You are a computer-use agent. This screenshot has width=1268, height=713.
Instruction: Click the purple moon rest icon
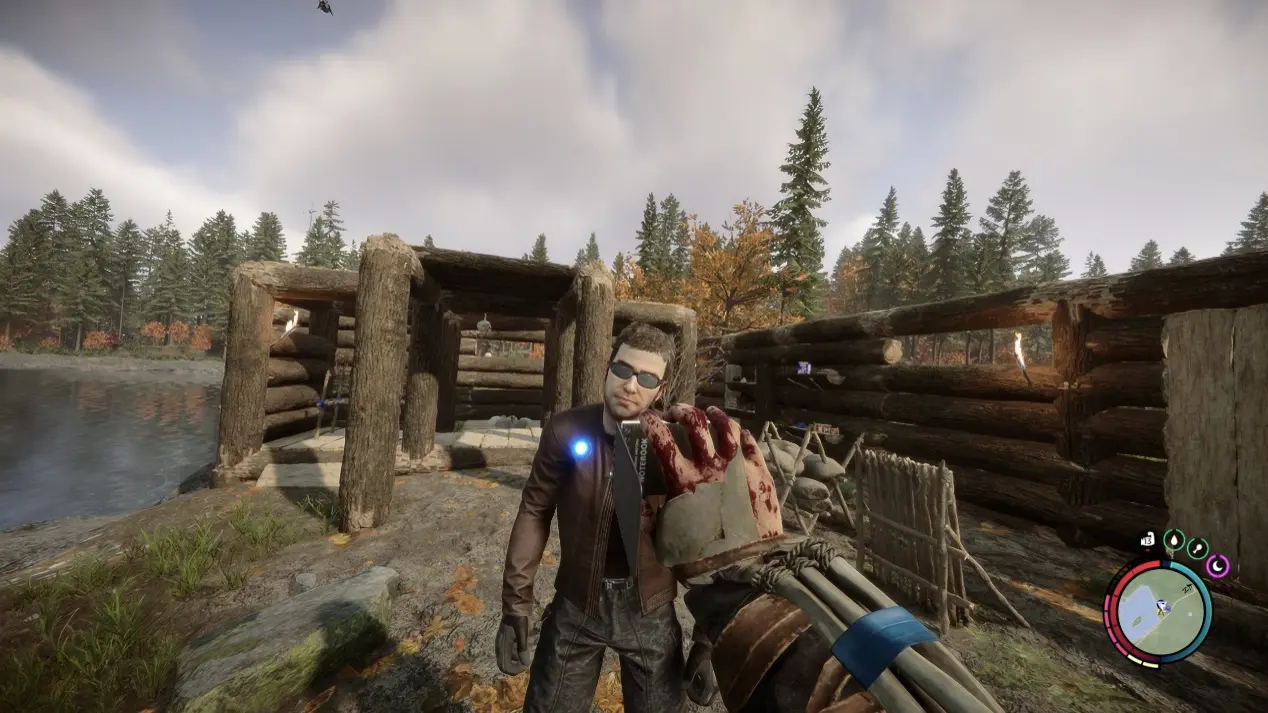1217,566
